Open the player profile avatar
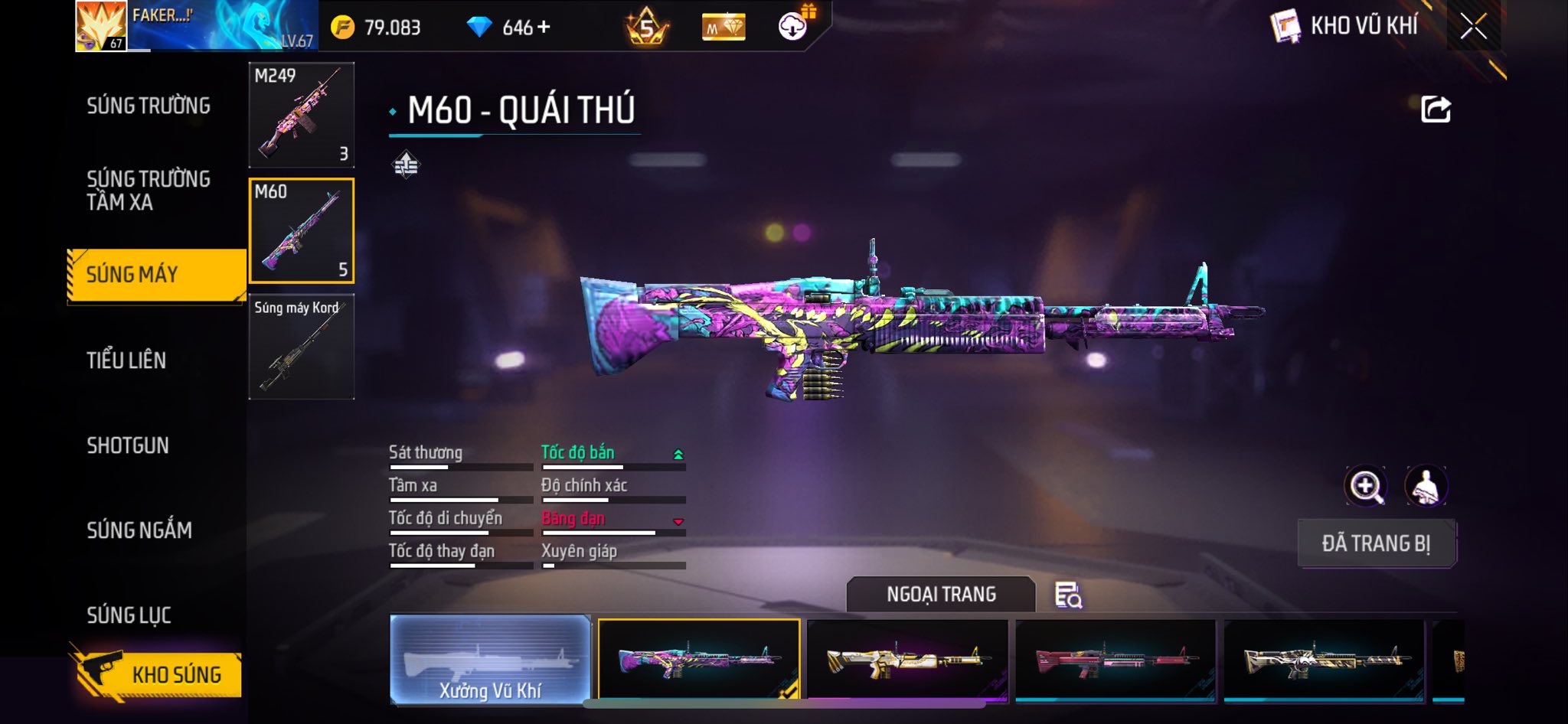The height and width of the screenshot is (724, 1568). [x=101, y=26]
